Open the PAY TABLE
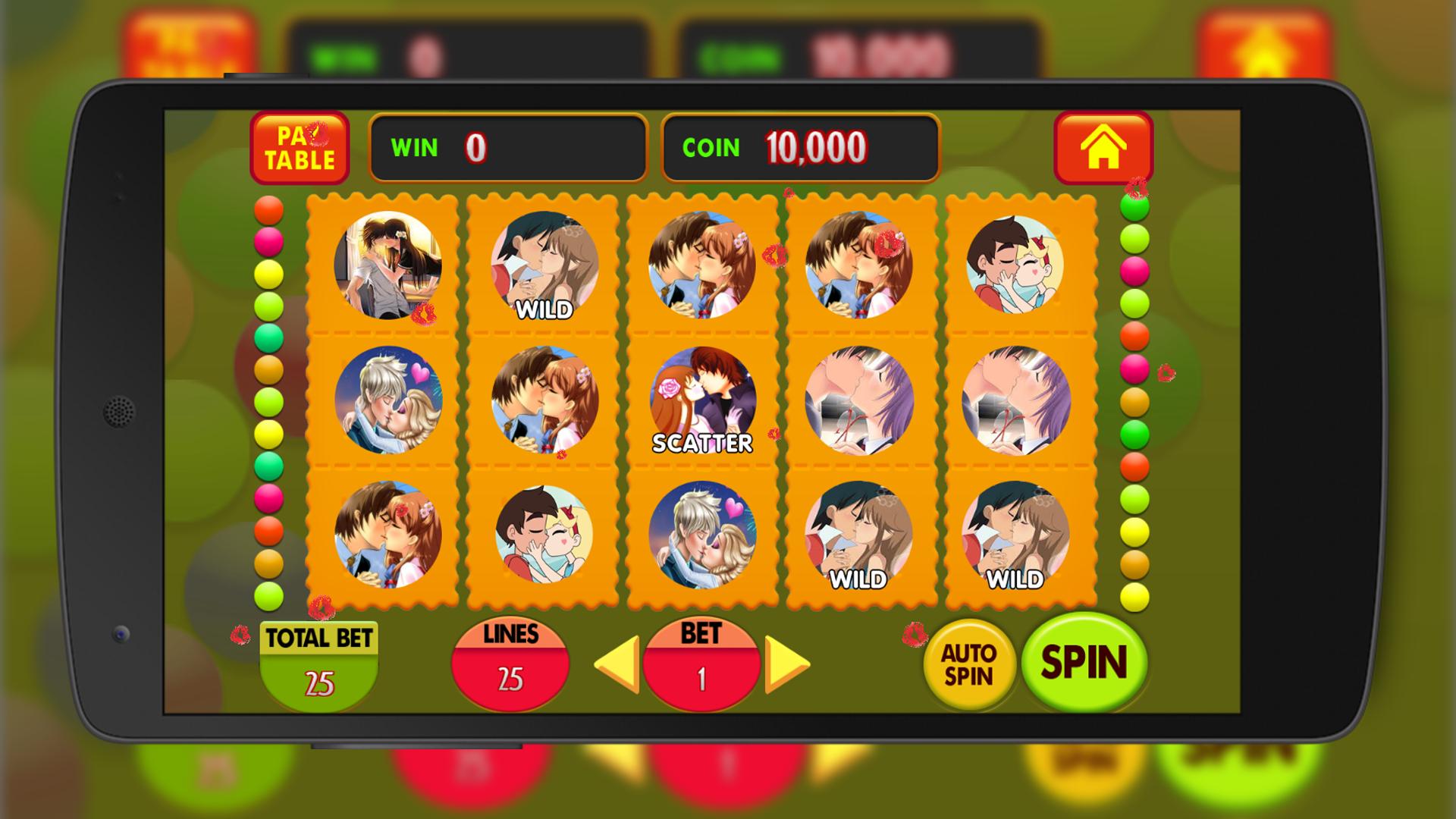This screenshot has width=1456, height=819. tap(300, 148)
